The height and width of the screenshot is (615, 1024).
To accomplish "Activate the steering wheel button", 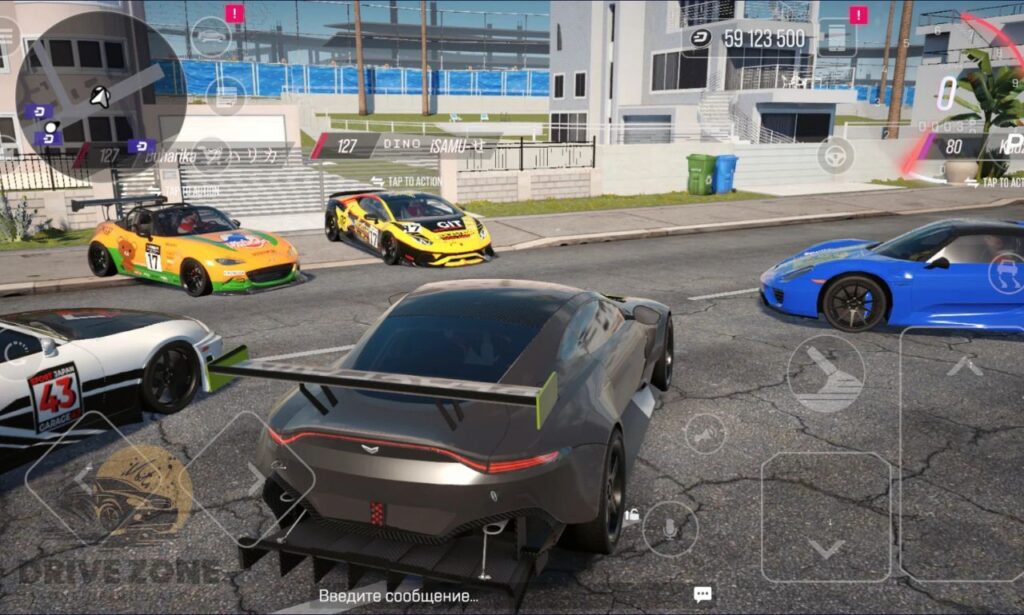I will [x=835, y=155].
